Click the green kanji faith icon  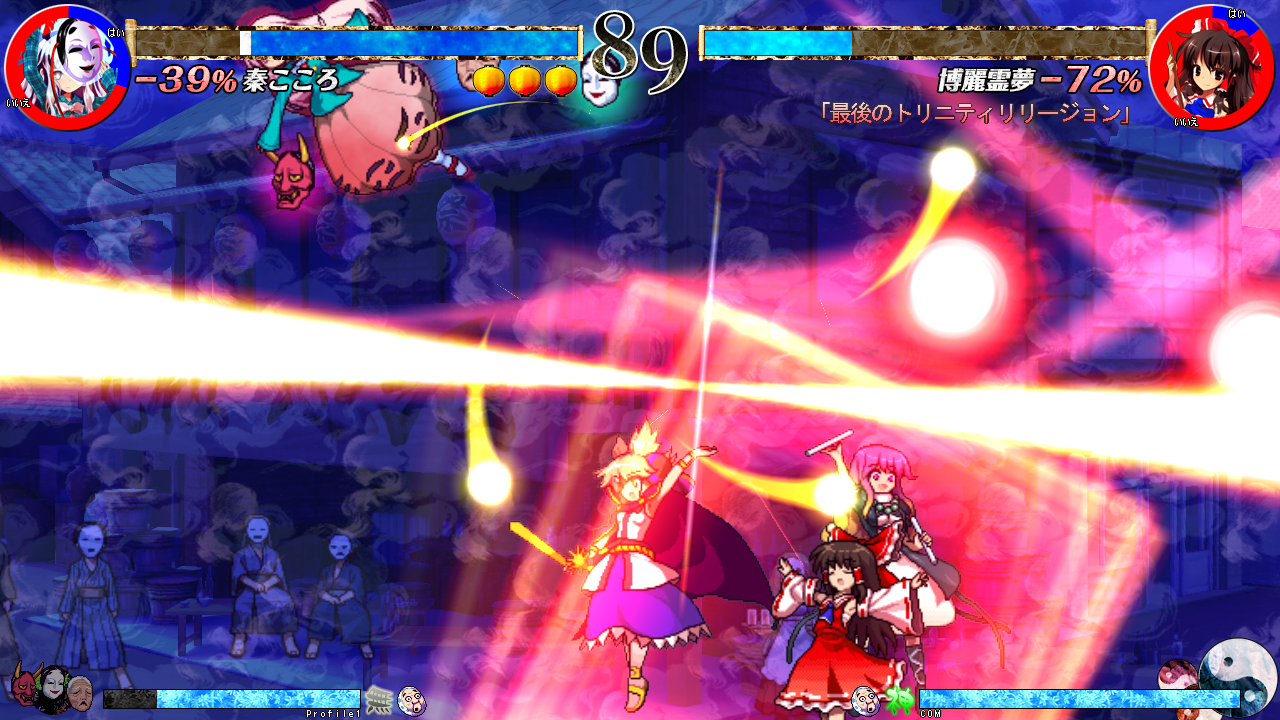click(x=896, y=699)
